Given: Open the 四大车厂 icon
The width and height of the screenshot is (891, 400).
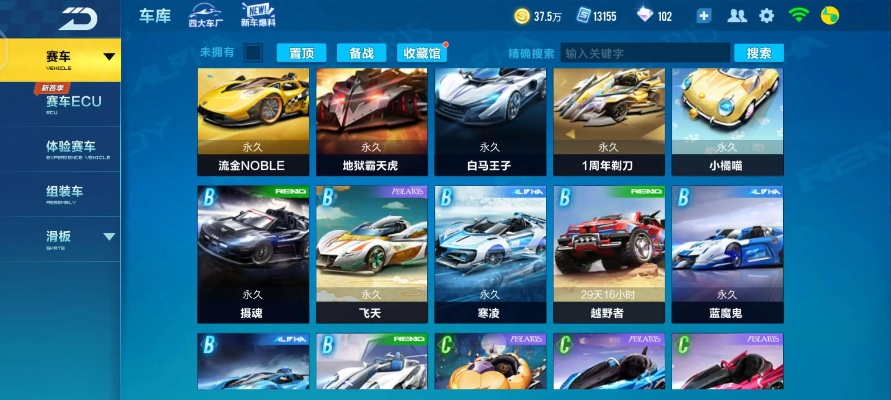Looking at the screenshot, I should [x=203, y=15].
